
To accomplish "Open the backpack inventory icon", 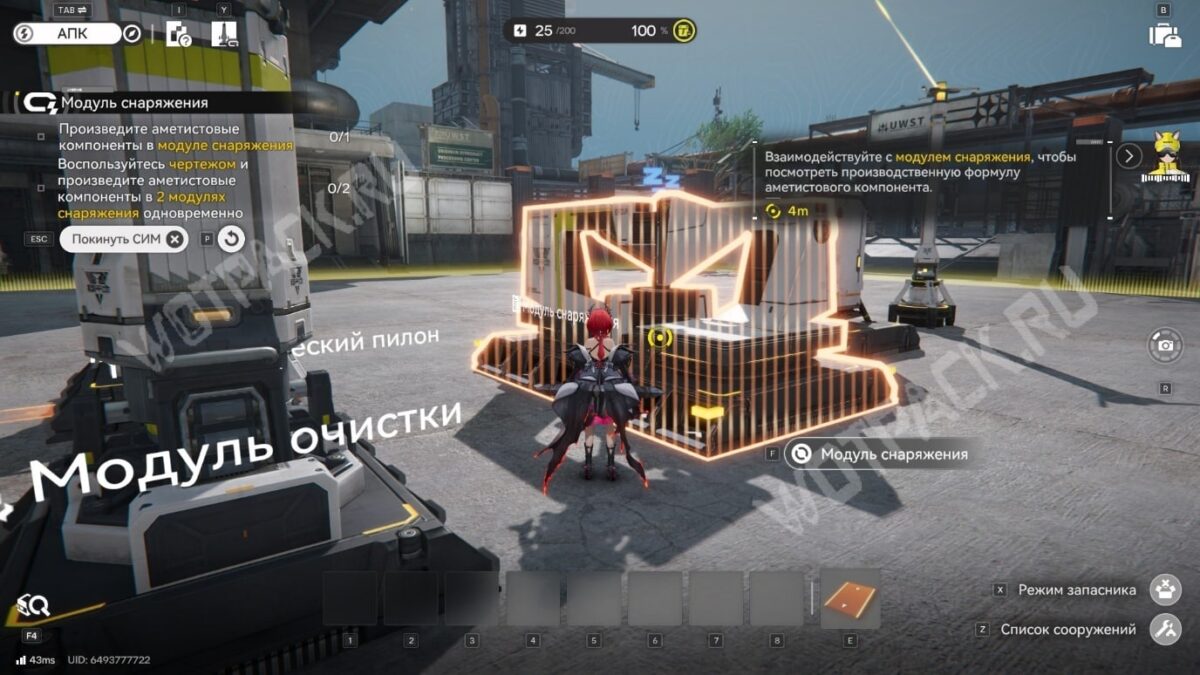I will [1164, 34].
